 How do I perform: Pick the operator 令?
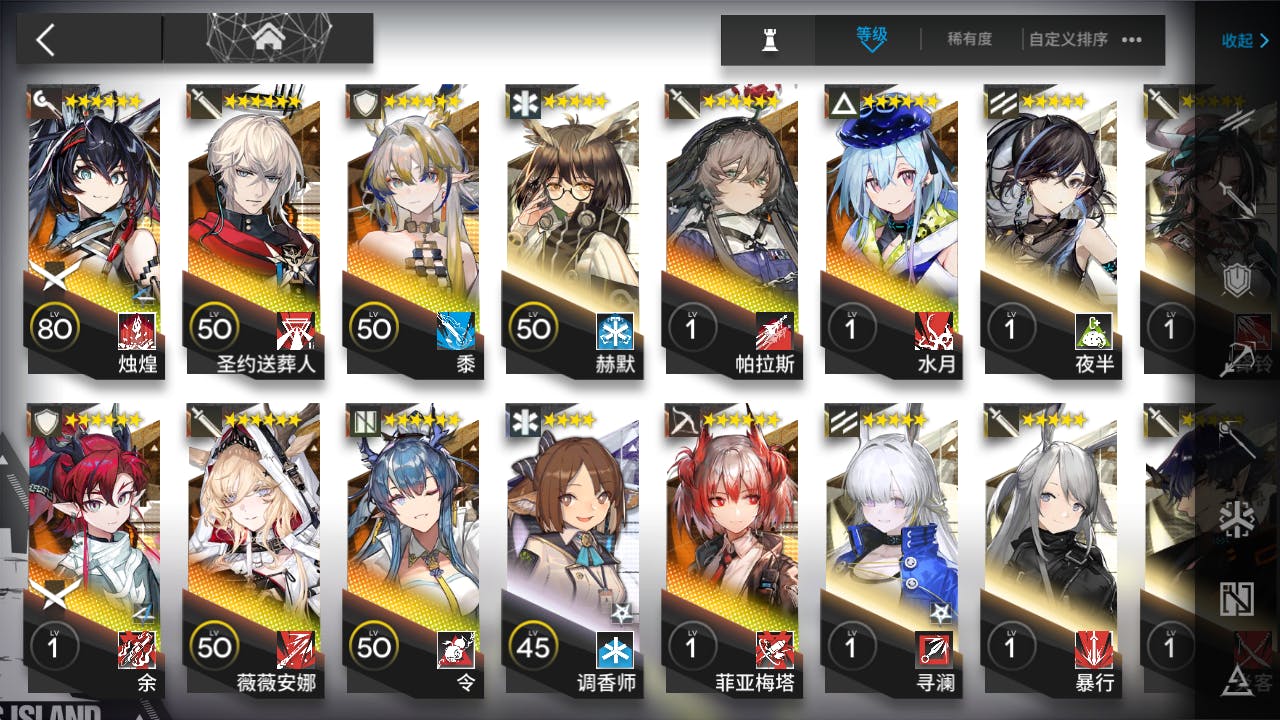coord(413,550)
